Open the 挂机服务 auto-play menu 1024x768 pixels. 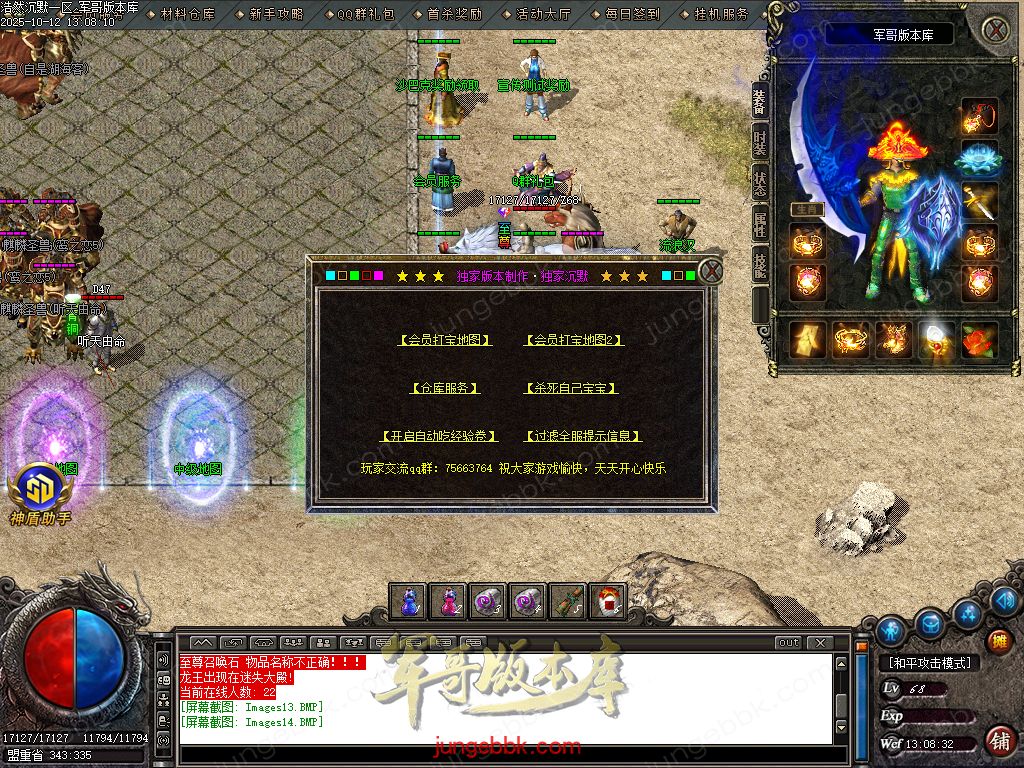[721, 14]
